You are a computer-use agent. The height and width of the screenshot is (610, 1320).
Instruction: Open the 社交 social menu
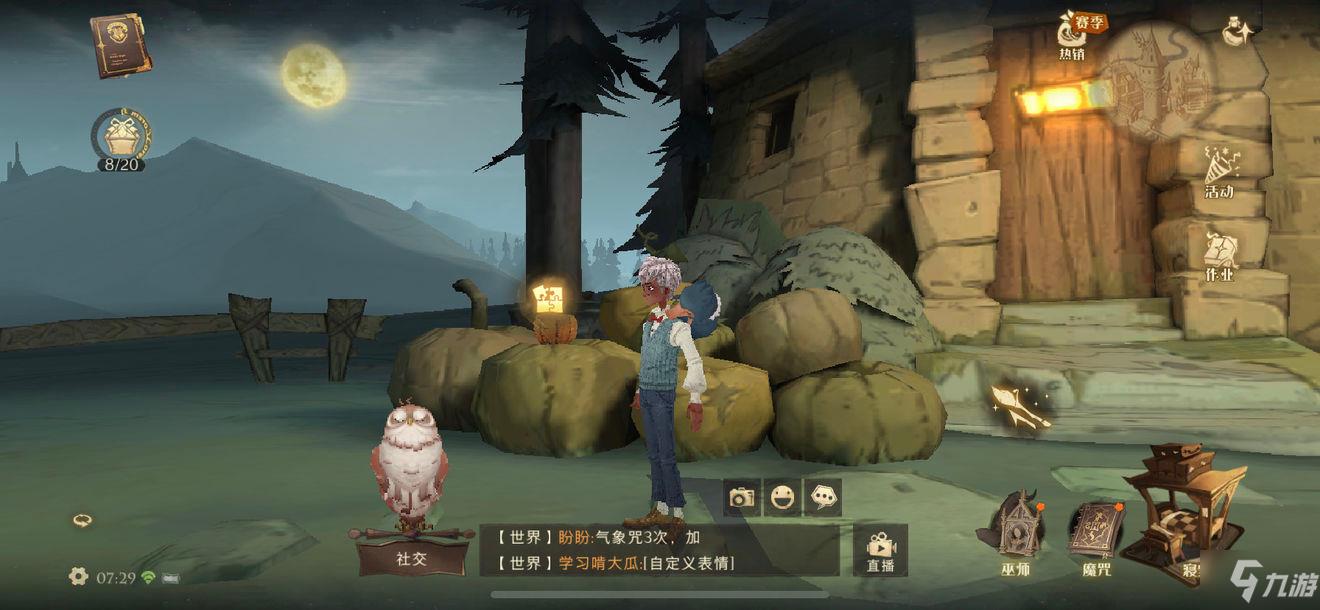tap(412, 556)
